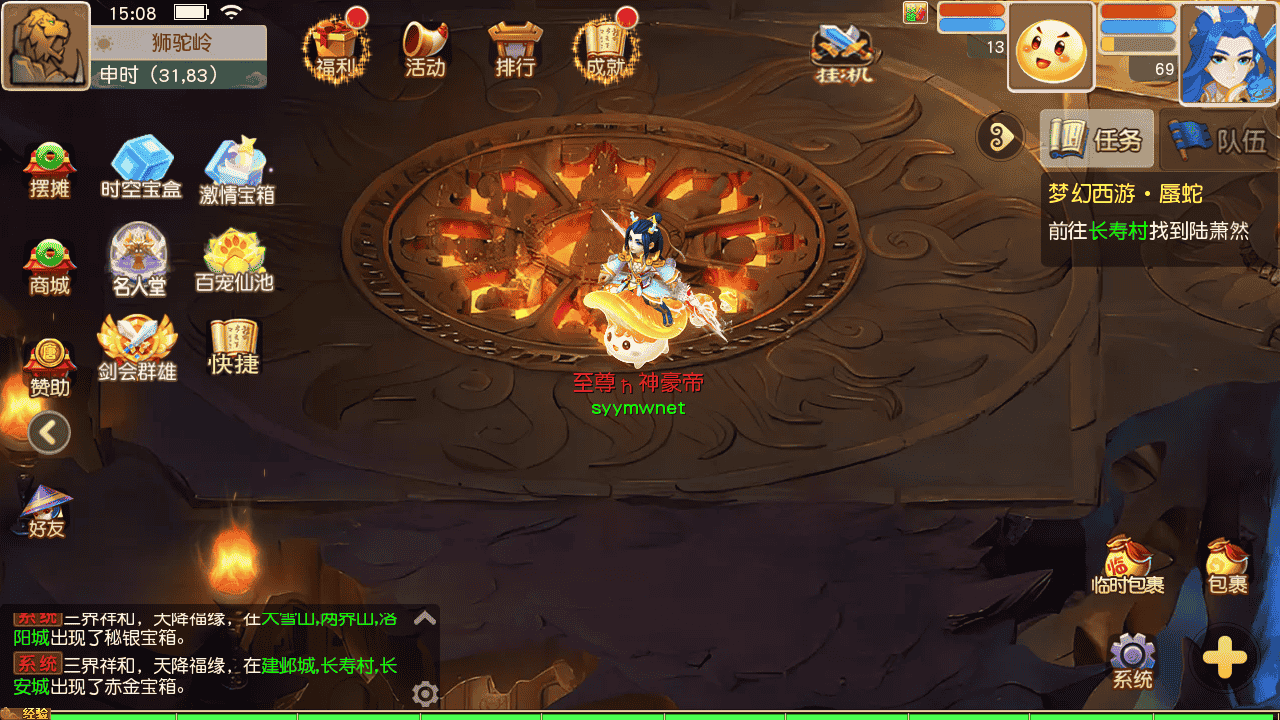This screenshot has height=720, width=1280.
Task: Open the 时空宝盒 crystal box
Action: coord(141,167)
